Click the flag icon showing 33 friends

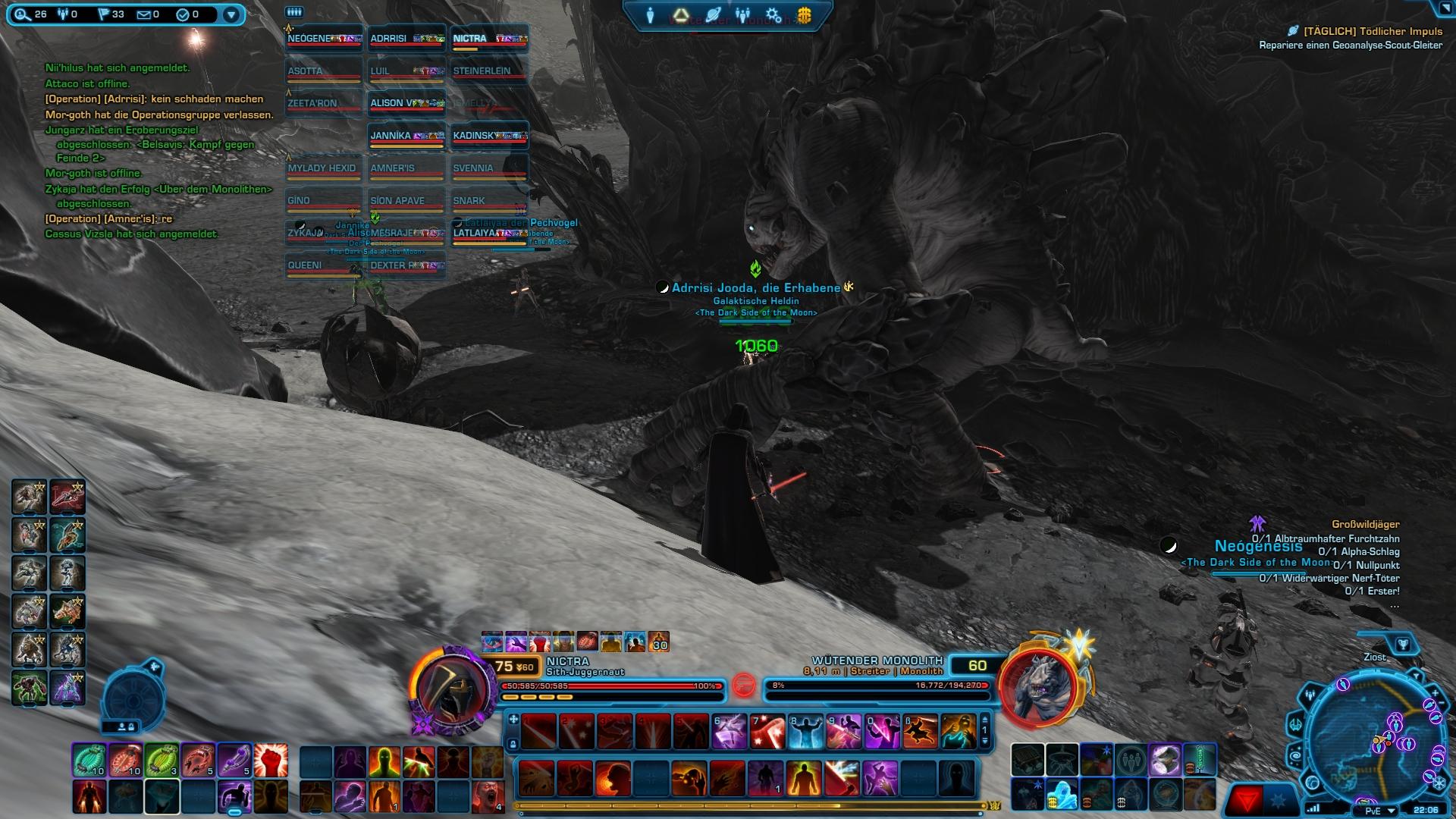pyautogui.click(x=103, y=14)
